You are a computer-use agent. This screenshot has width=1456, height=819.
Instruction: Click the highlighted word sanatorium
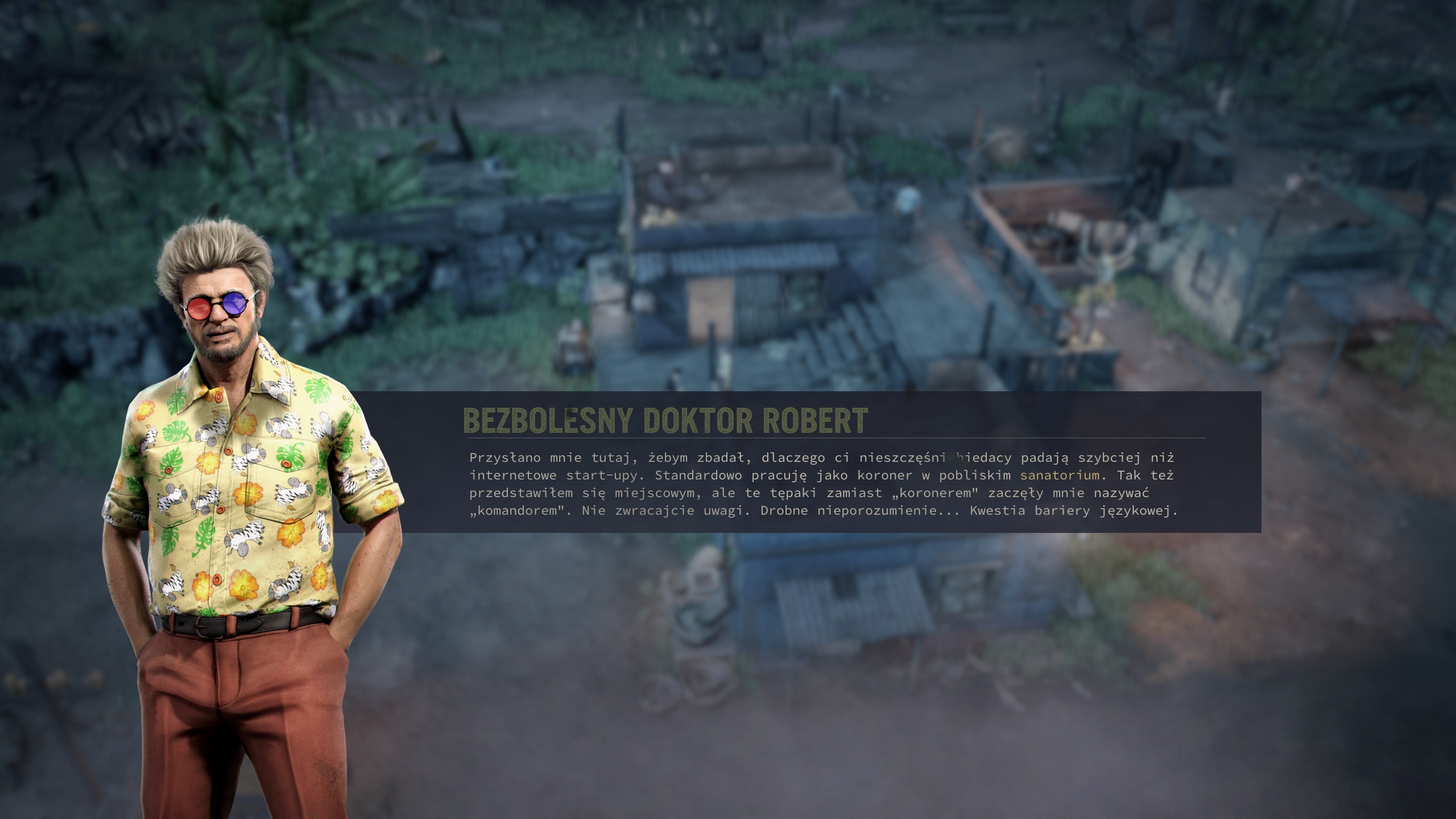1060,475
